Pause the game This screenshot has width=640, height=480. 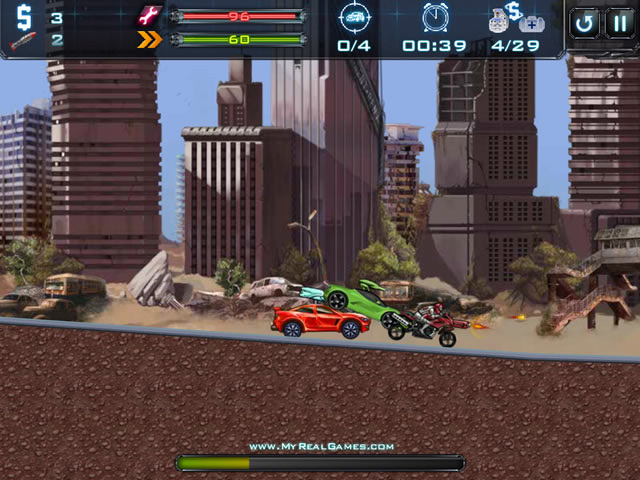(618, 23)
